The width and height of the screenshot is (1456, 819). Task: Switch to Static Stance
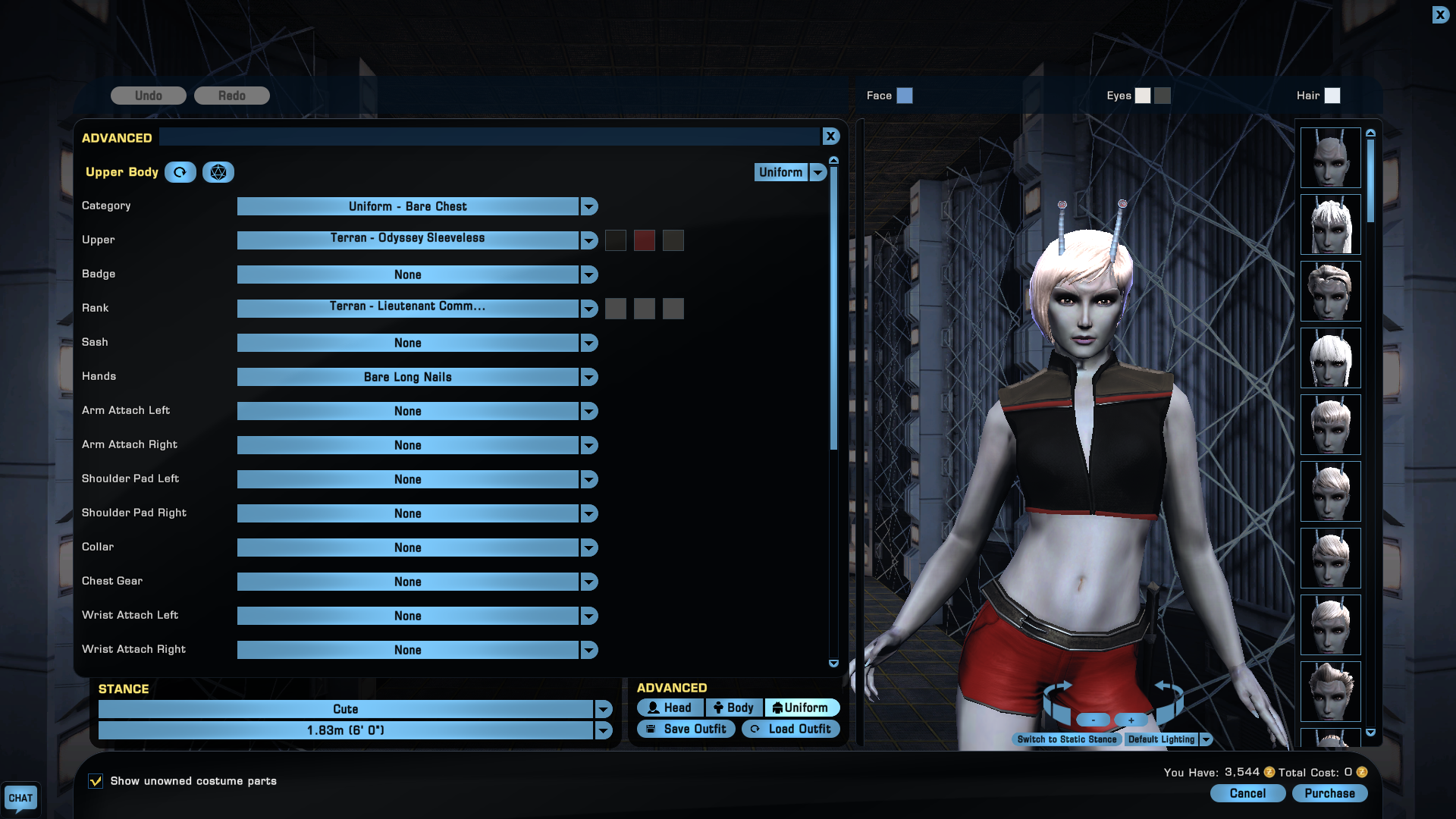(x=1066, y=739)
